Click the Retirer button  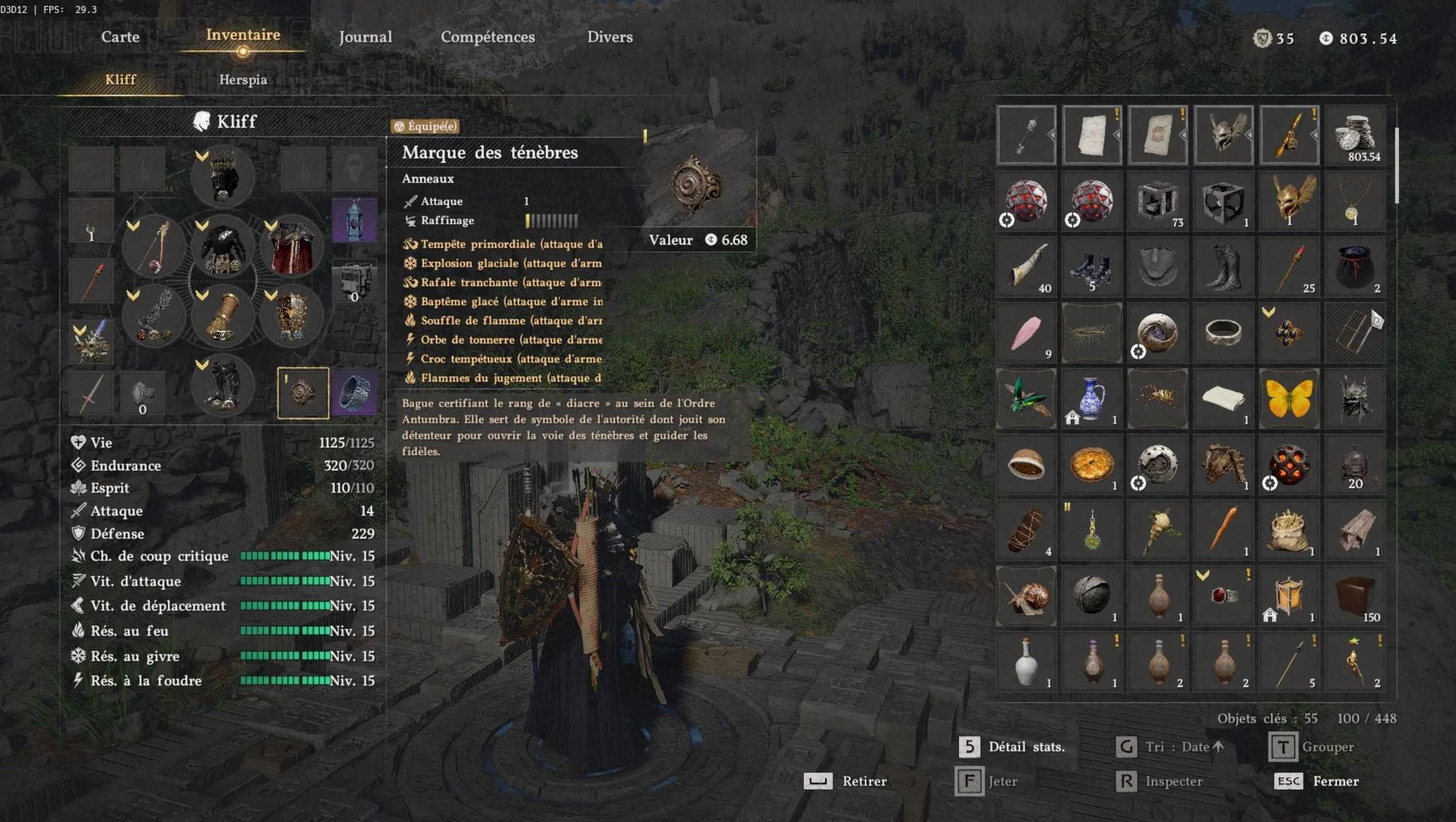[846, 781]
